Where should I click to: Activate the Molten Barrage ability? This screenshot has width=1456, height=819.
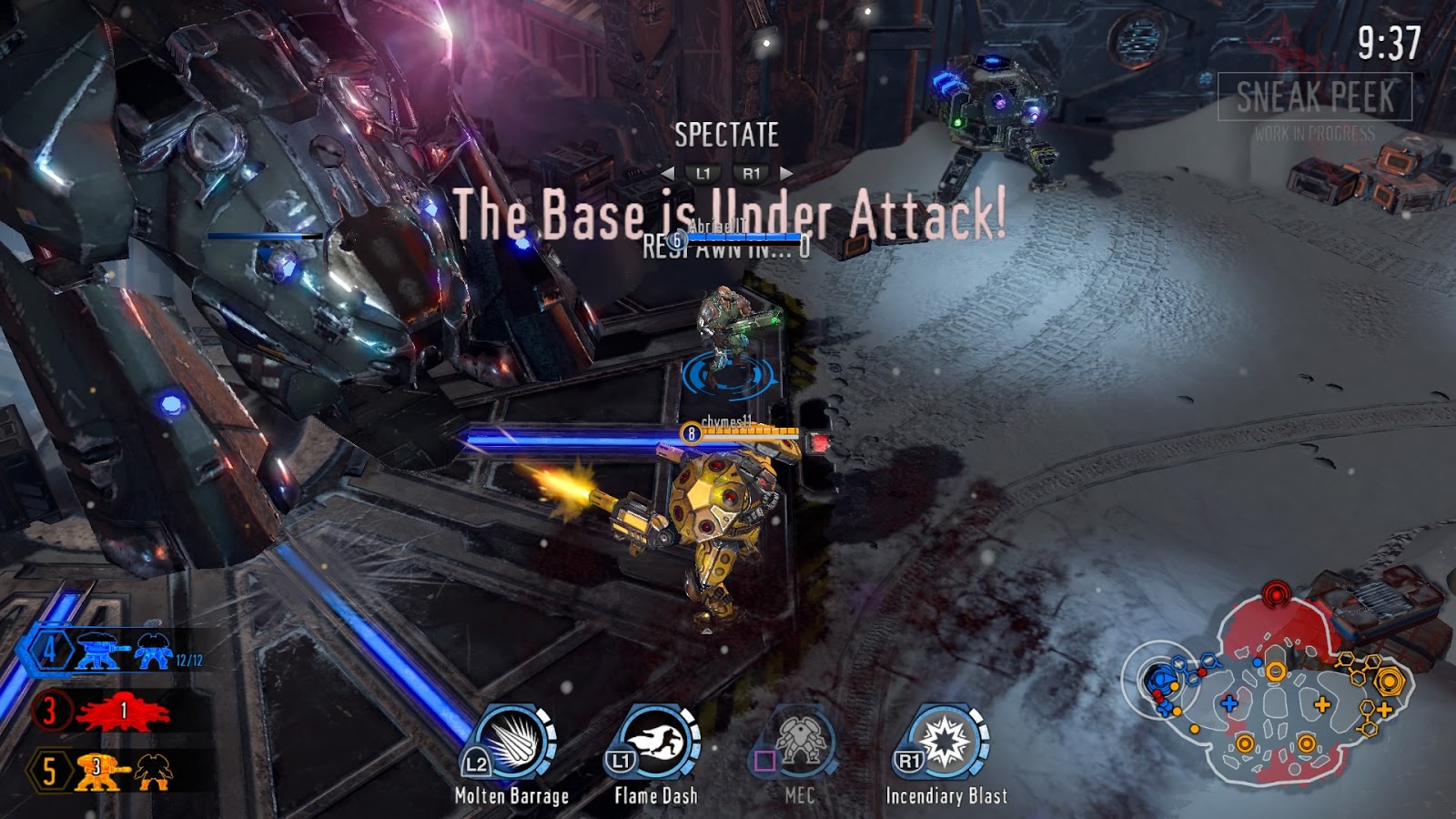(511, 743)
